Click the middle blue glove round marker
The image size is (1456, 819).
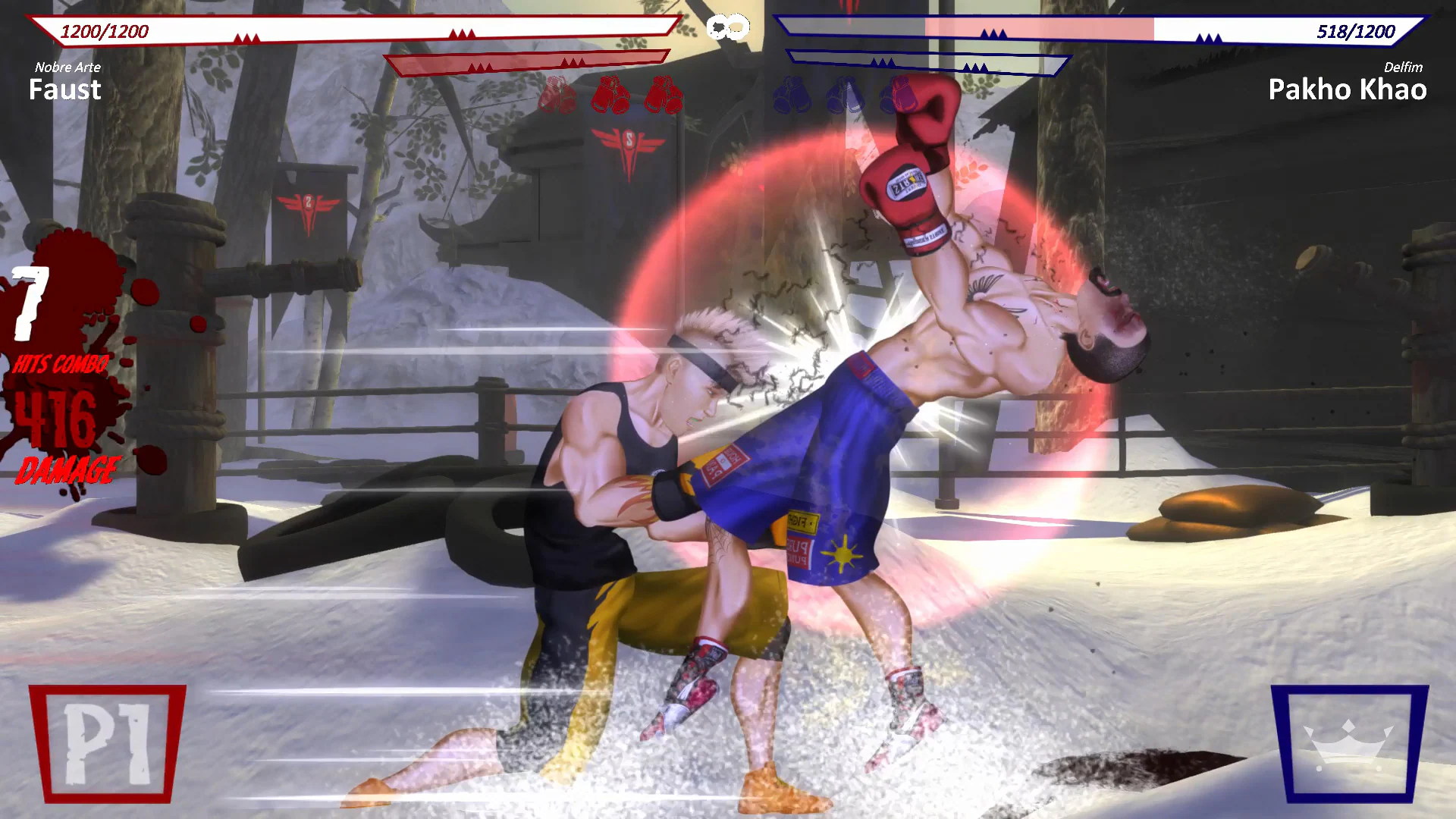tap(844, 96)
